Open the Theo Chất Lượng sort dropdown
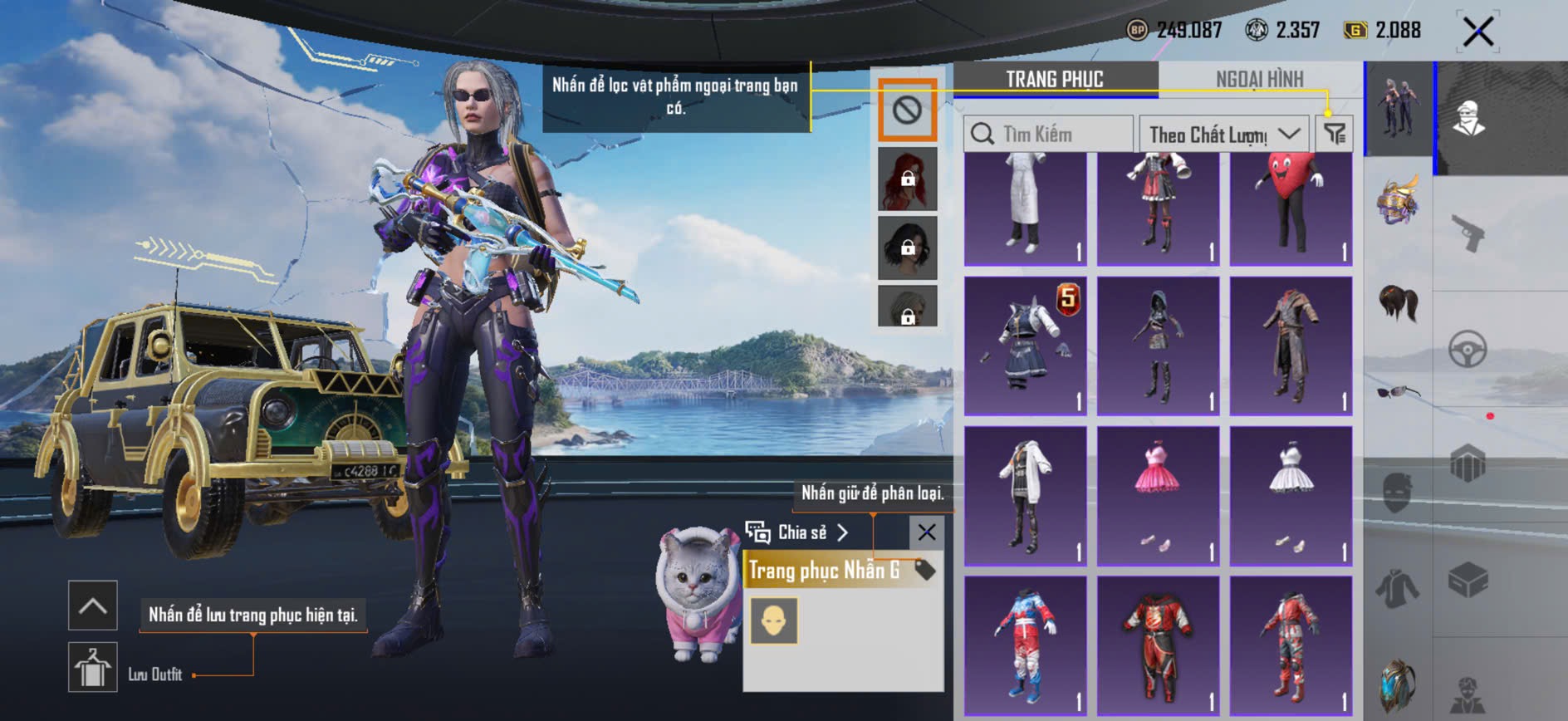The height and width of the screenshot is (721, 1568). pyautogui.click(x=1223, y=134)
